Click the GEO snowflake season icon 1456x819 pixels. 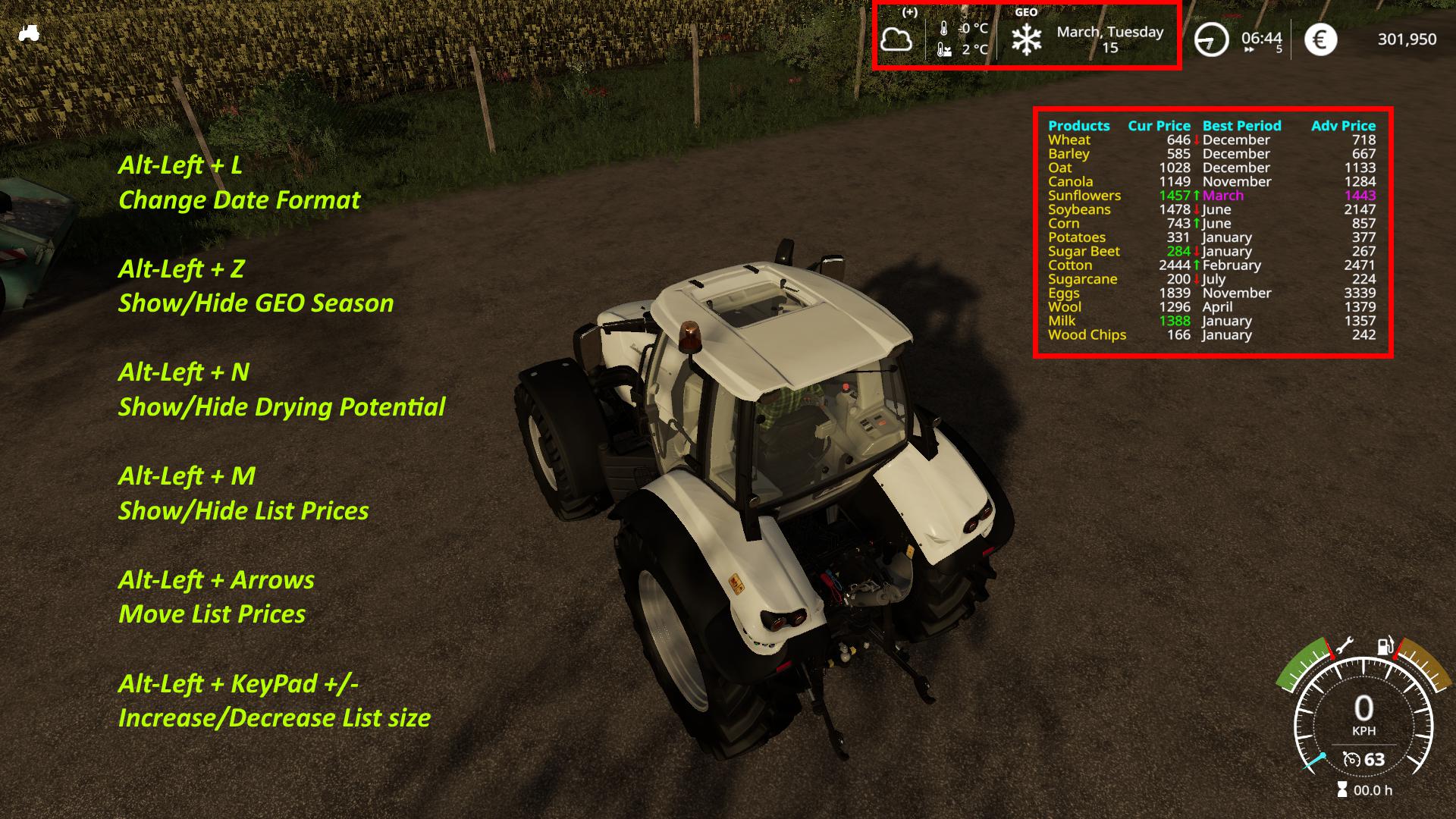1026,39
